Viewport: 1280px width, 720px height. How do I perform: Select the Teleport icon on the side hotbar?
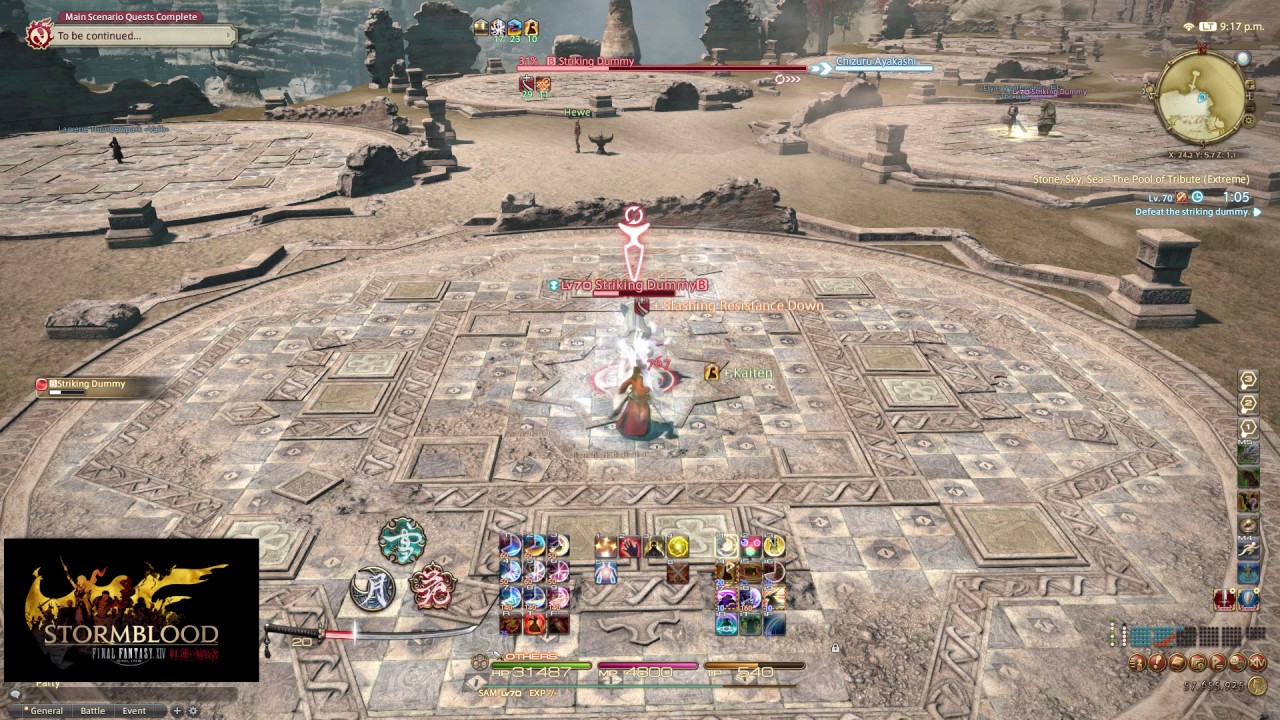tap(1249, 573)
